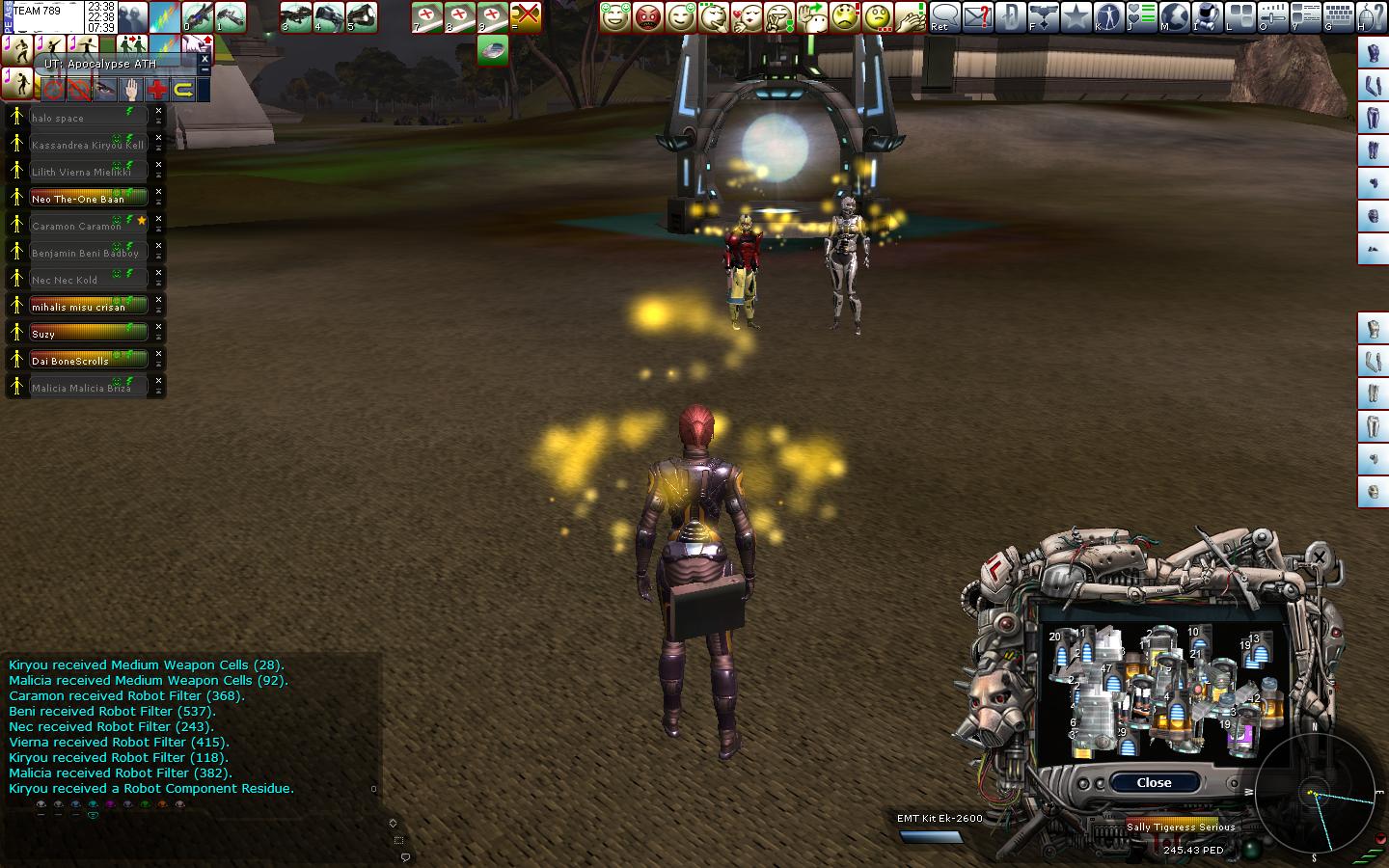Open the keyboard icon in the toolbar
1389x868 pixels.
point(1338,16)
